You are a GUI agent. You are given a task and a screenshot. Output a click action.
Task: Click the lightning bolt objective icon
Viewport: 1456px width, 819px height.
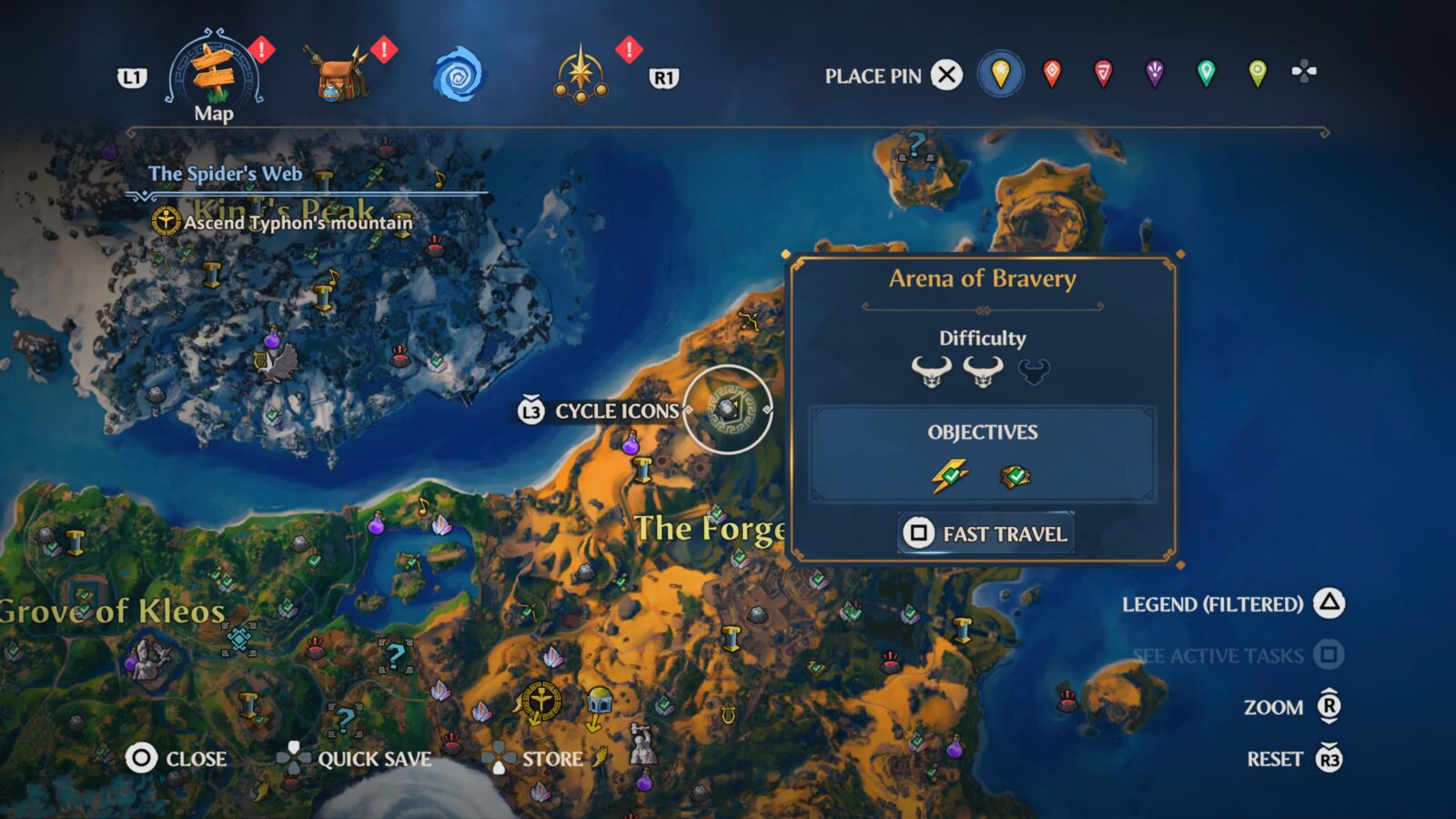pos(950,476)
